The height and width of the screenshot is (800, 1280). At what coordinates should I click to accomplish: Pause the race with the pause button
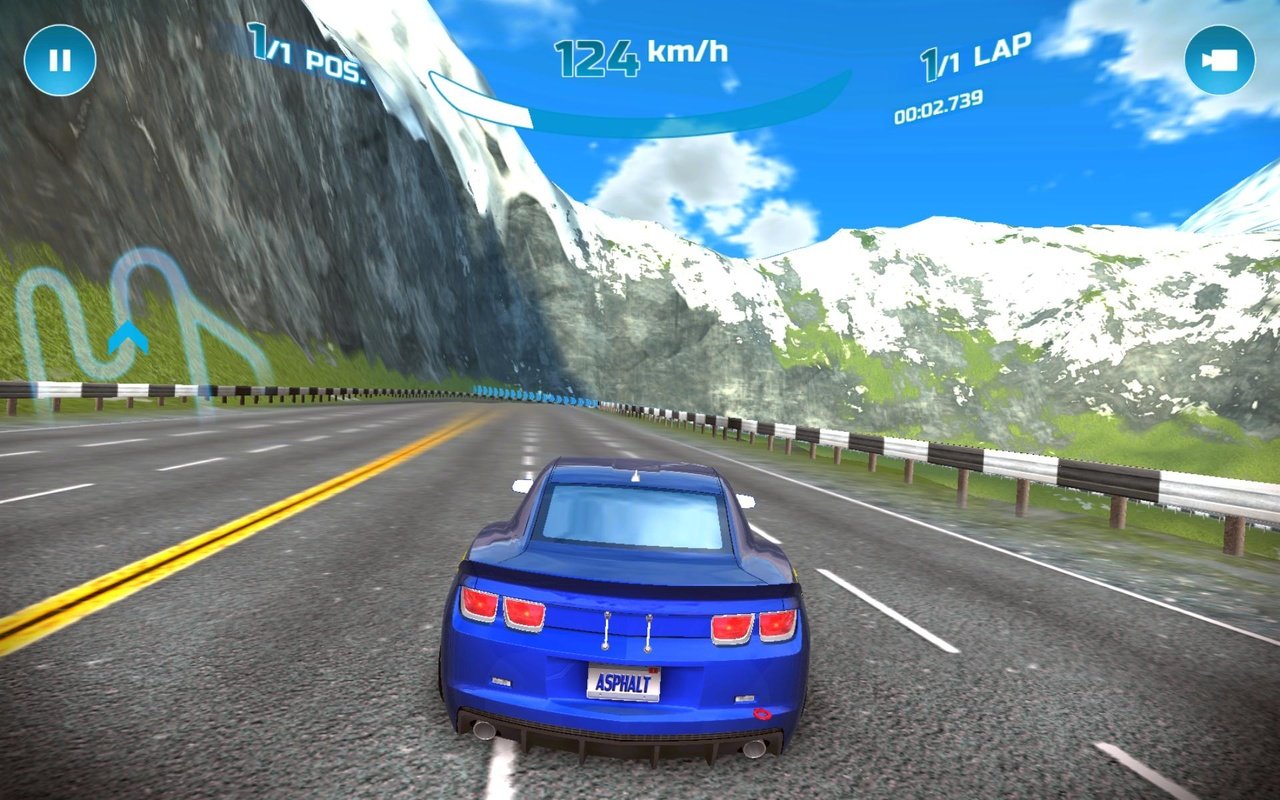point(59,59)
